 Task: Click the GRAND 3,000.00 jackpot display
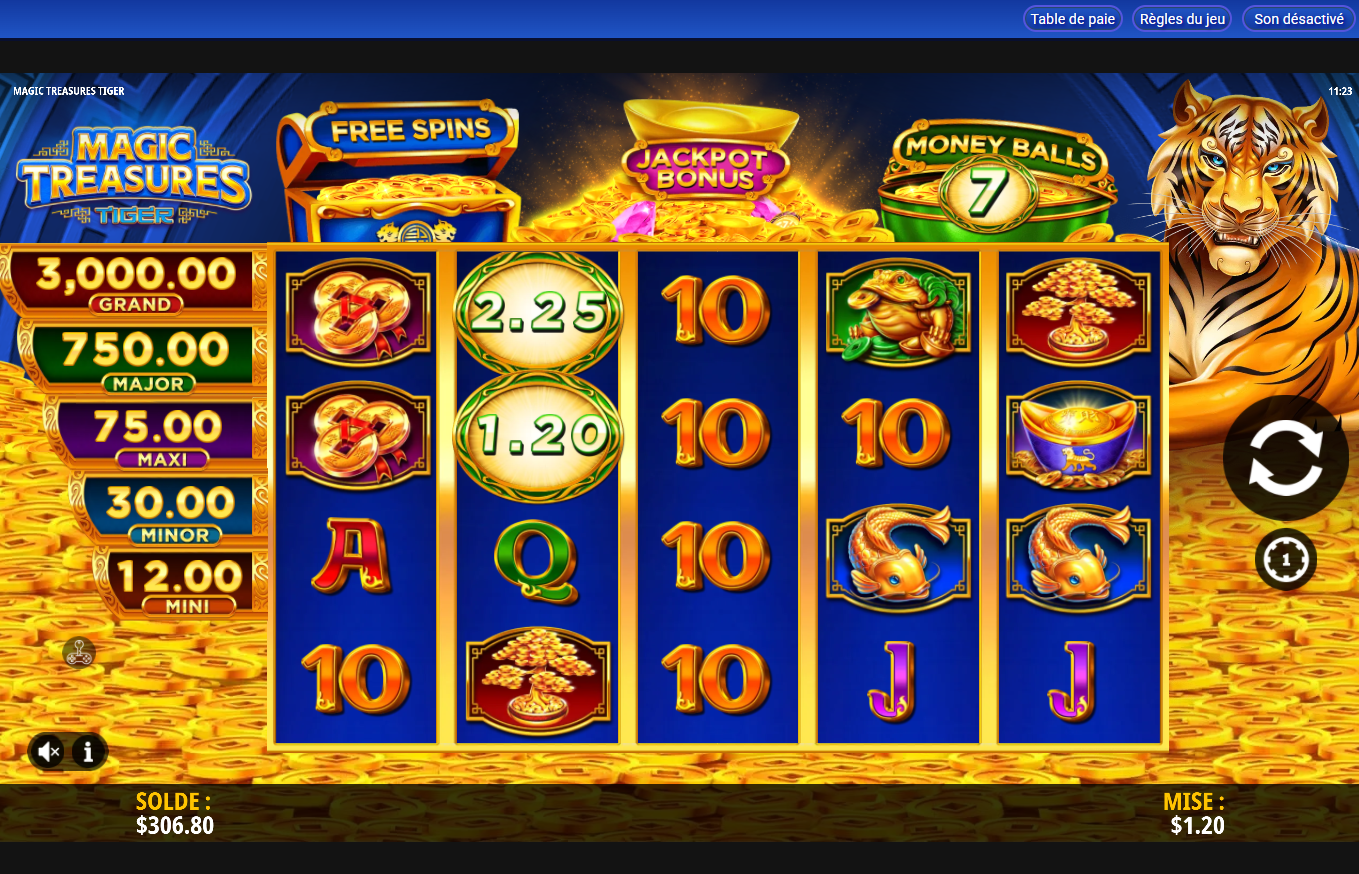[128, 281]
